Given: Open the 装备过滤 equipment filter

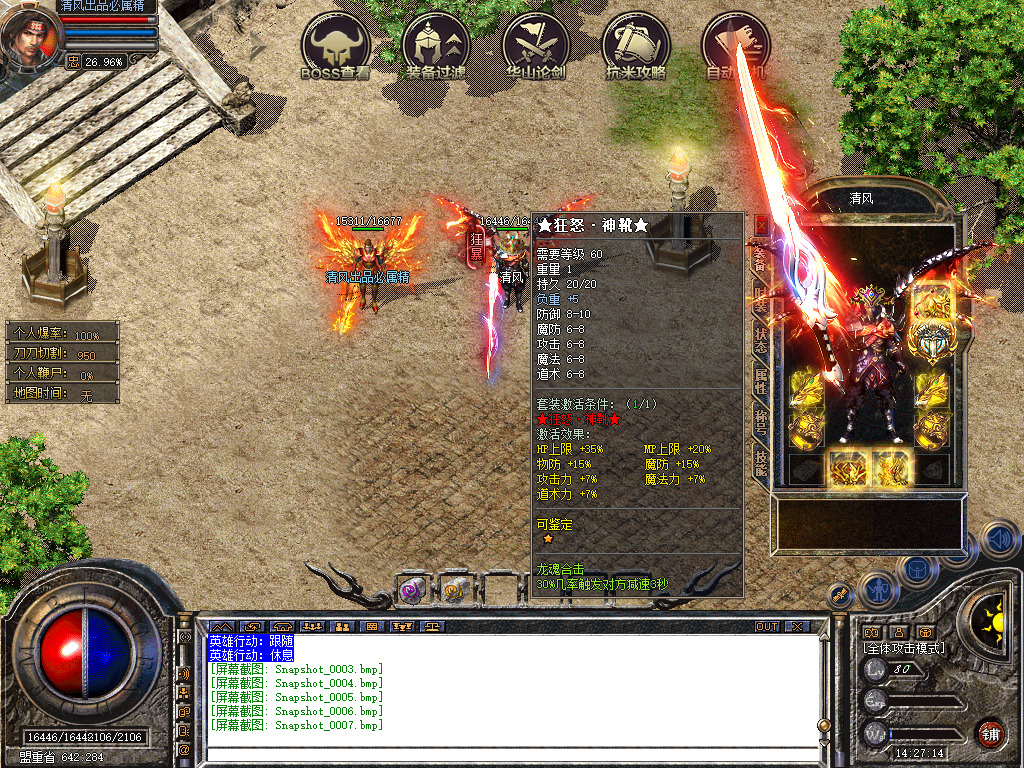Looking at the screenshot, I should pyautogui.click(x=436, y=47).
